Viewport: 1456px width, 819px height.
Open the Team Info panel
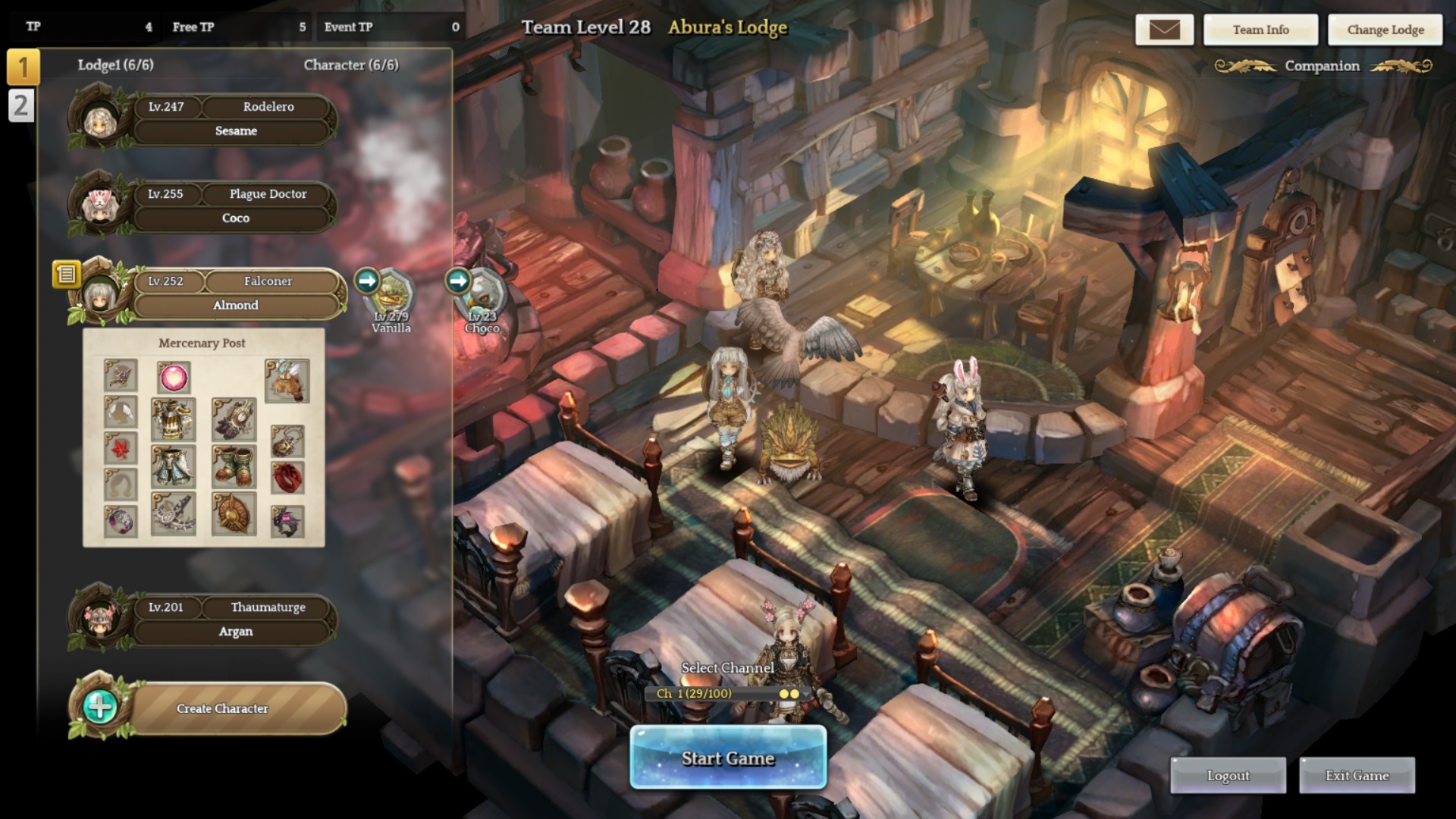pyautogui.click(x=1260, y=30)
